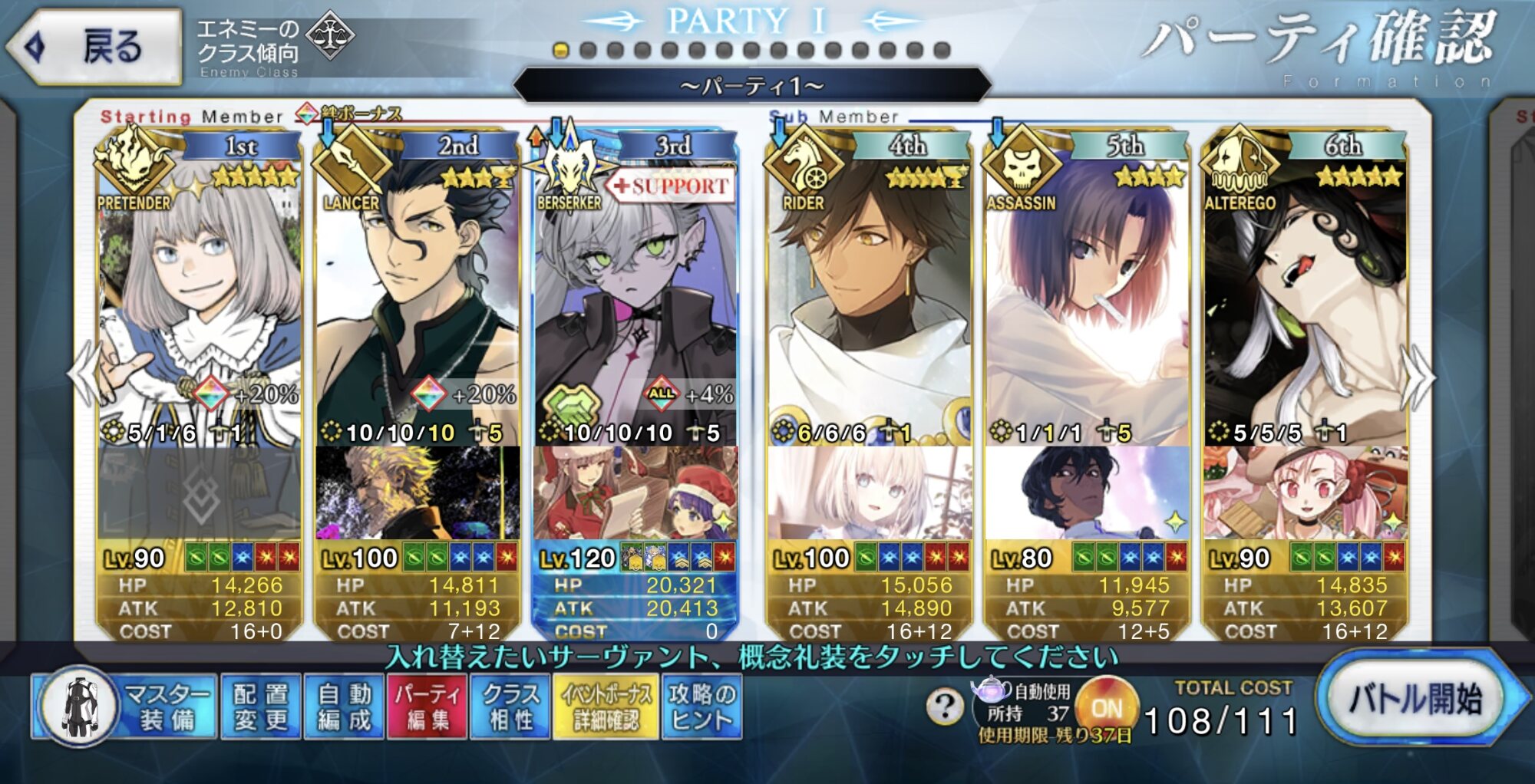
Task: Open パーティ編集 party edit
Action: 427,707
